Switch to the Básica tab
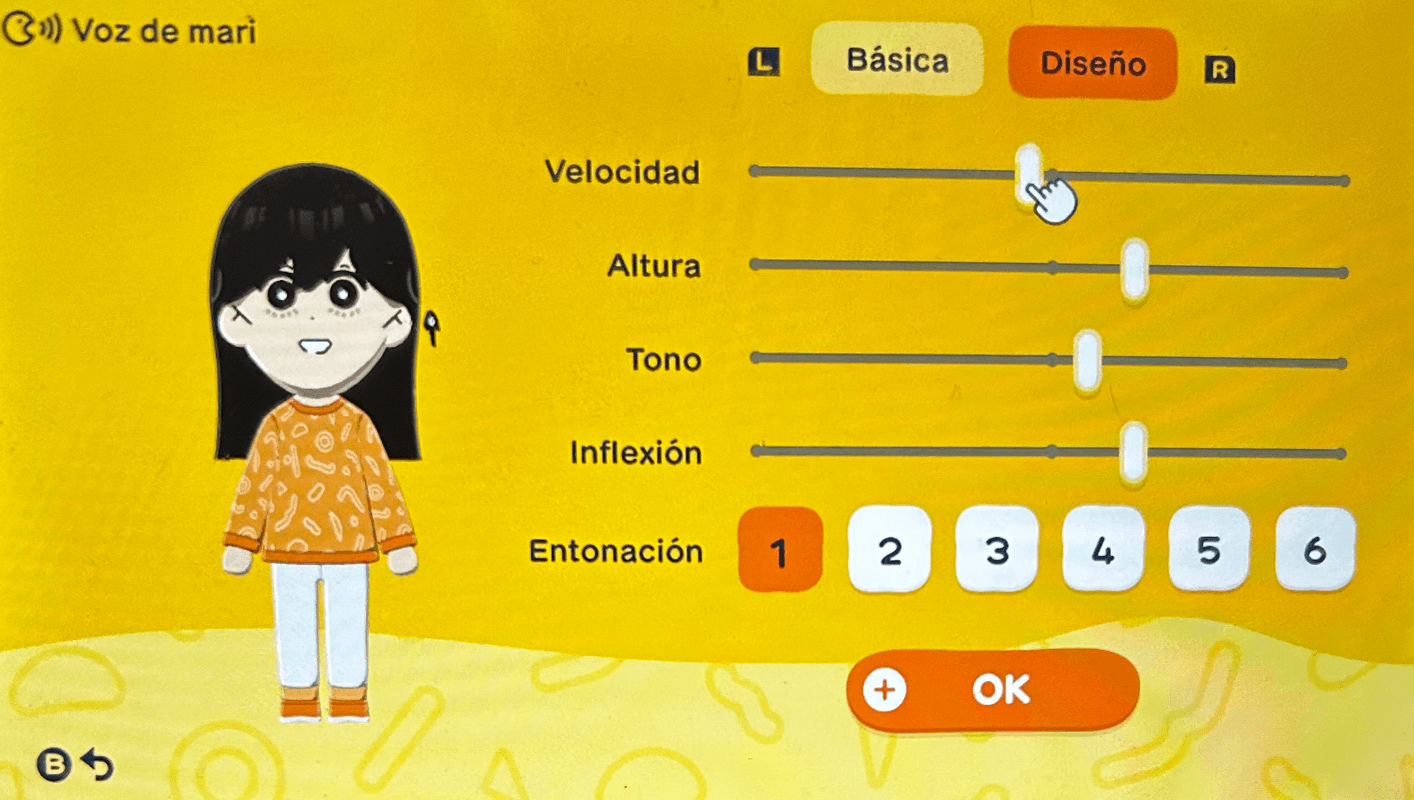Image resolution: width=1414 pixels, height=800 pixels. click(x=896, y=60)
